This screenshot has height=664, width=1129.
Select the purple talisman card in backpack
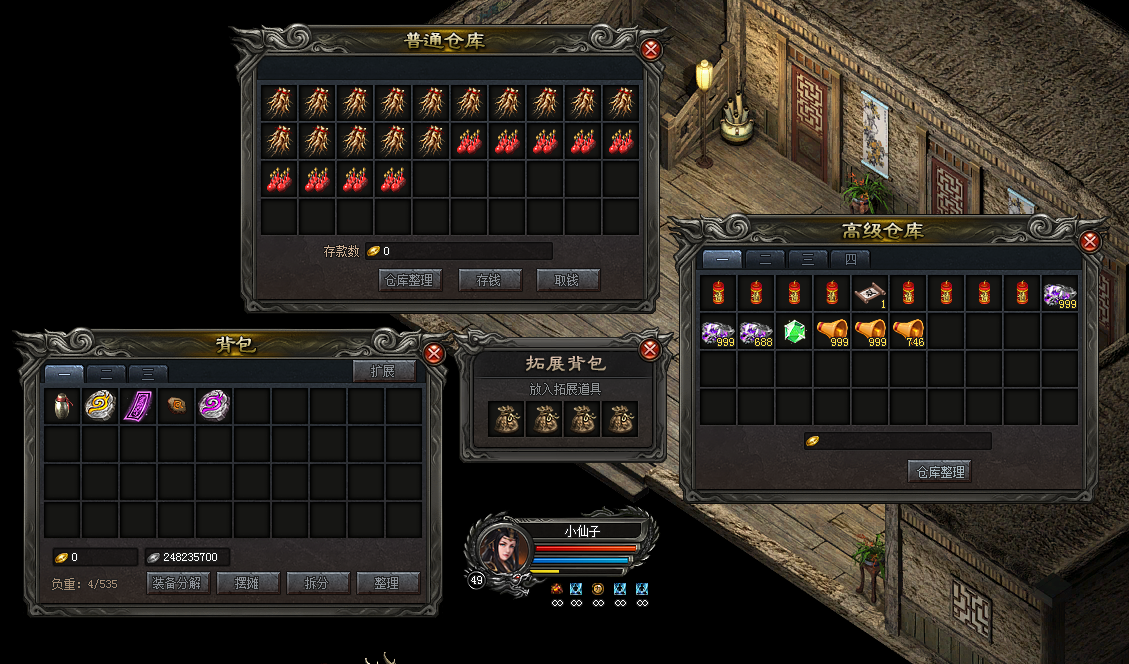[x=139, y=406]
